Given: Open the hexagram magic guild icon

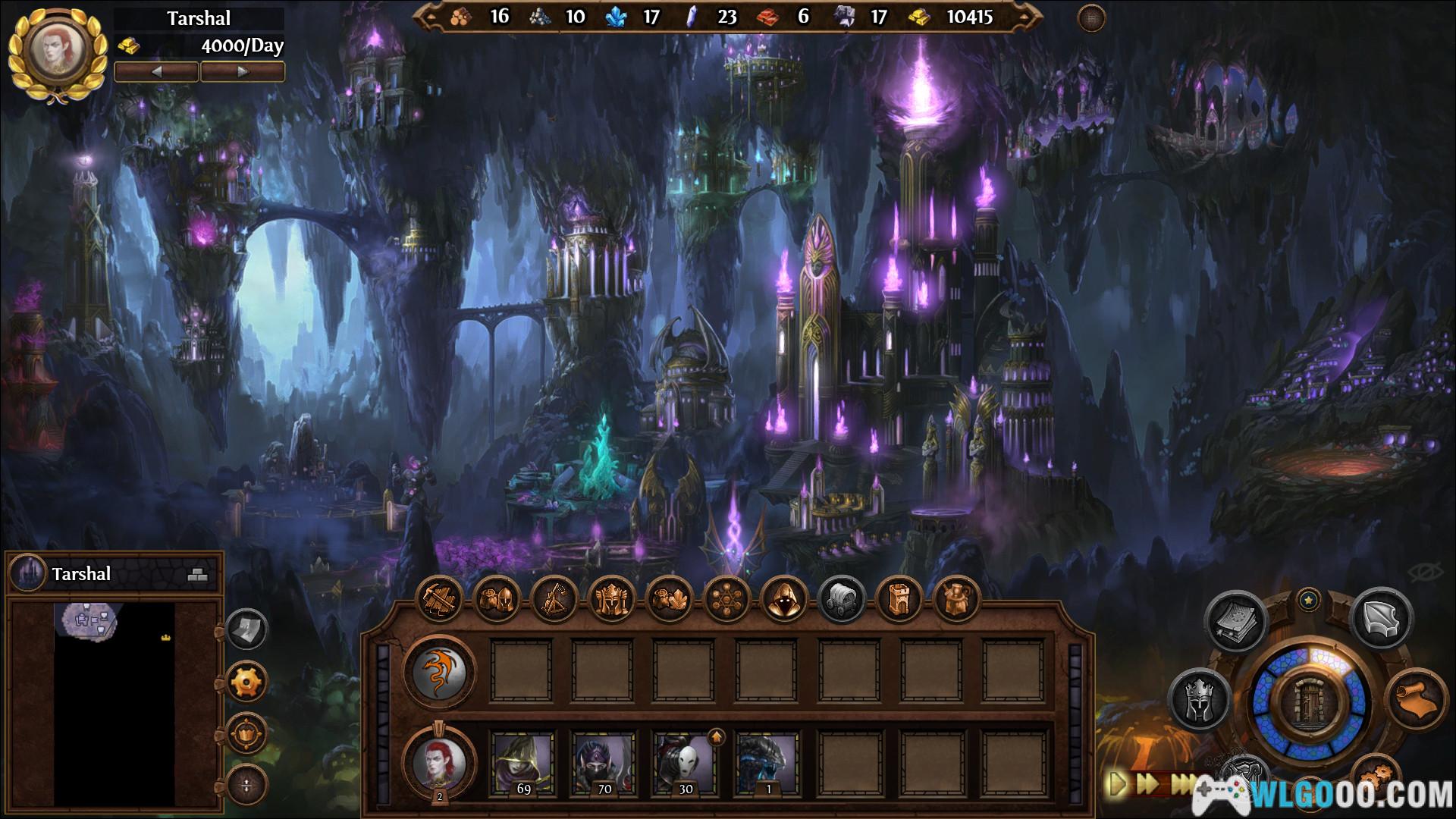Looking at the screenshot, I should coord(726,600).
